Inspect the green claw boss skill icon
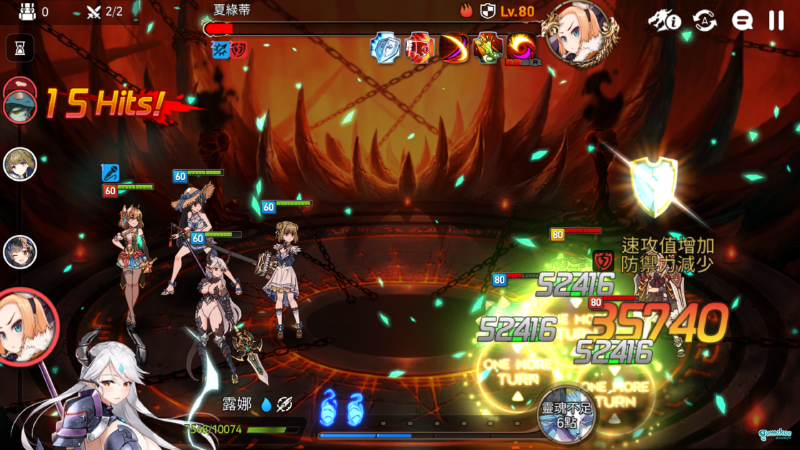The height and width of the screenshot is (450, 800). [489, 47]
